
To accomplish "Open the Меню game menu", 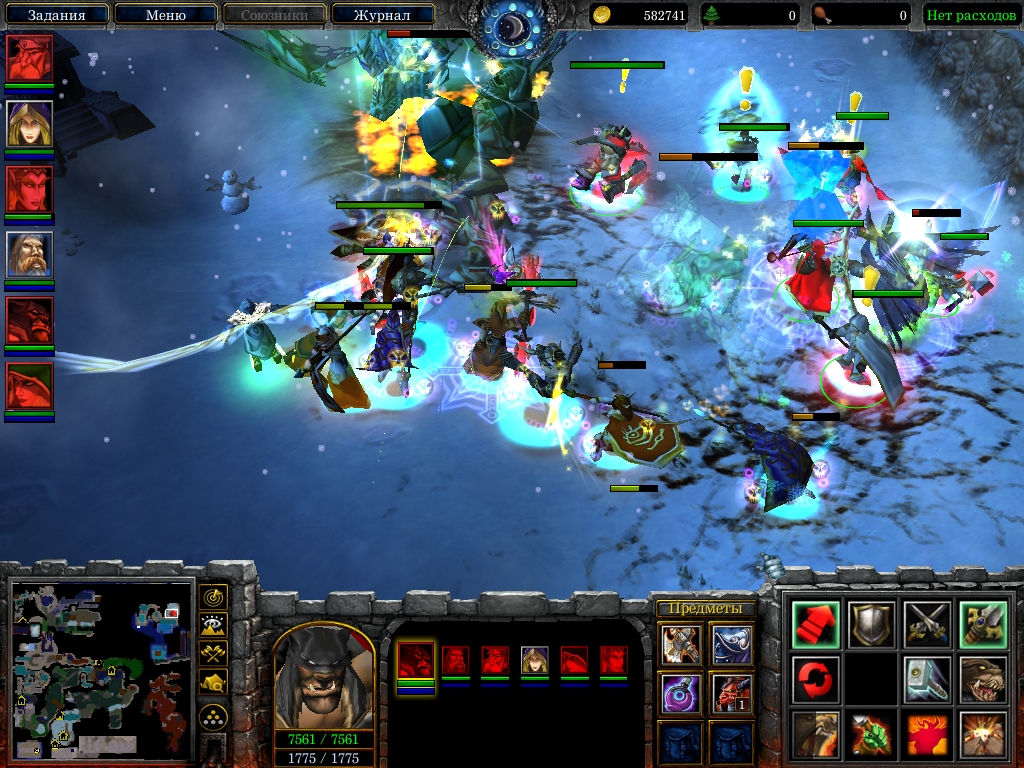I will pos(165,15).
